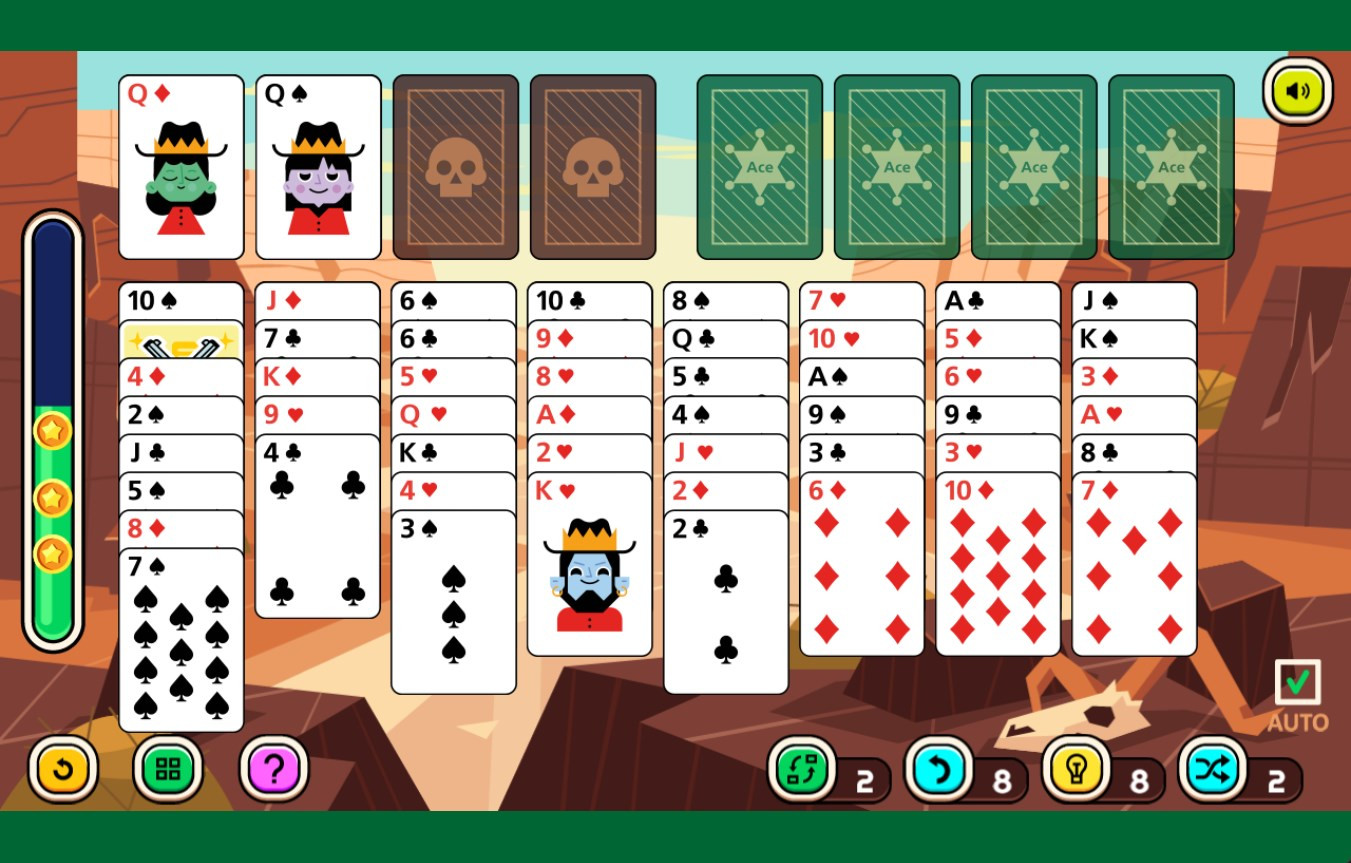Click the yellow restart arrow button
The width and height of the screenshot is (1351, 863).
(63, 769)
